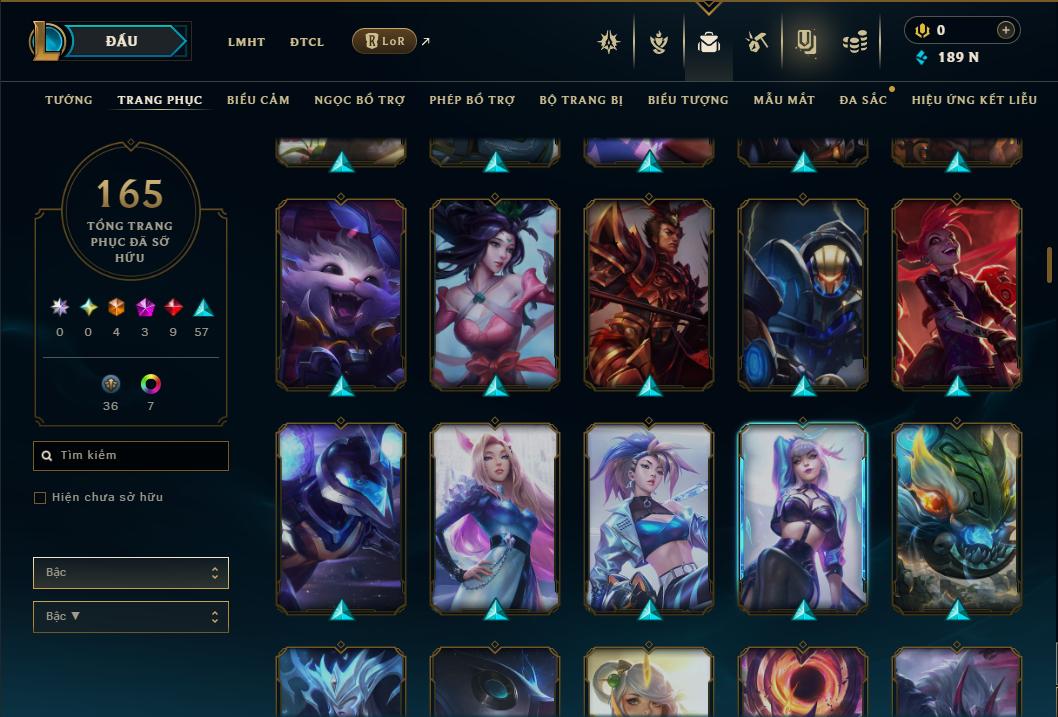Toggle the Hiện chưa sở hữu checkbox

point(40,498)
